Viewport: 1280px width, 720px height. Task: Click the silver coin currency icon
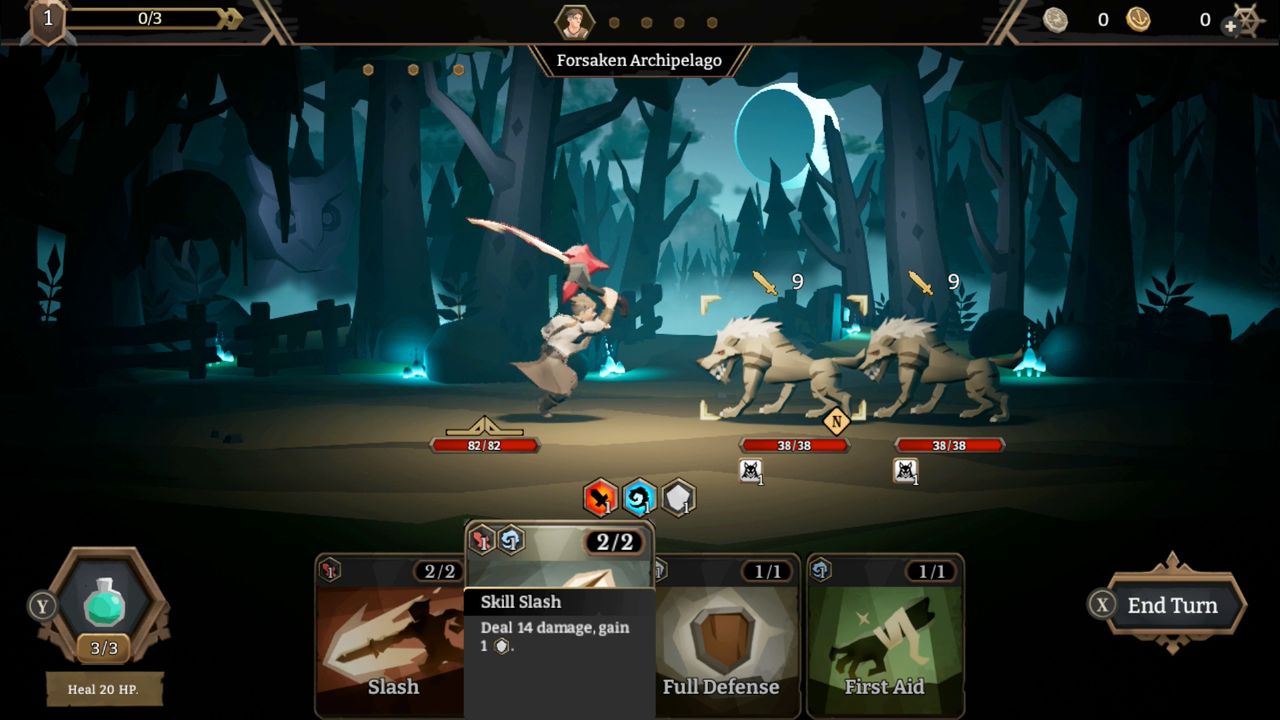point(1057,19)
